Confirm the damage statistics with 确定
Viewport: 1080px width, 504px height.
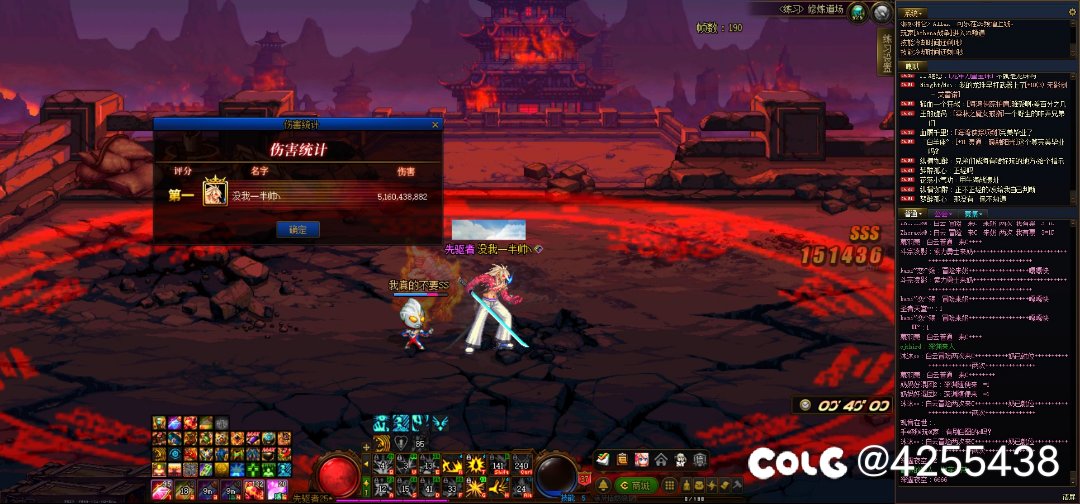point(297,229)
